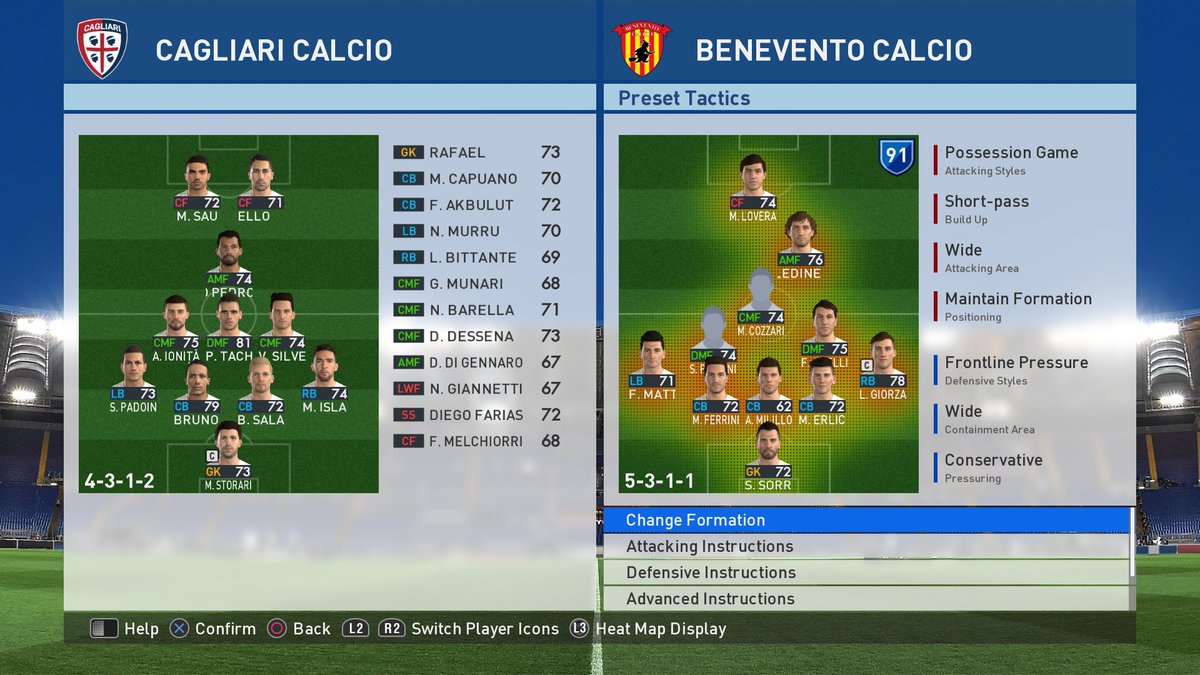Select the Maintain Formation positioning setting
The width and height of the screenshot is (1200, 675).
pyautogui.click(x=1018, y=305)
